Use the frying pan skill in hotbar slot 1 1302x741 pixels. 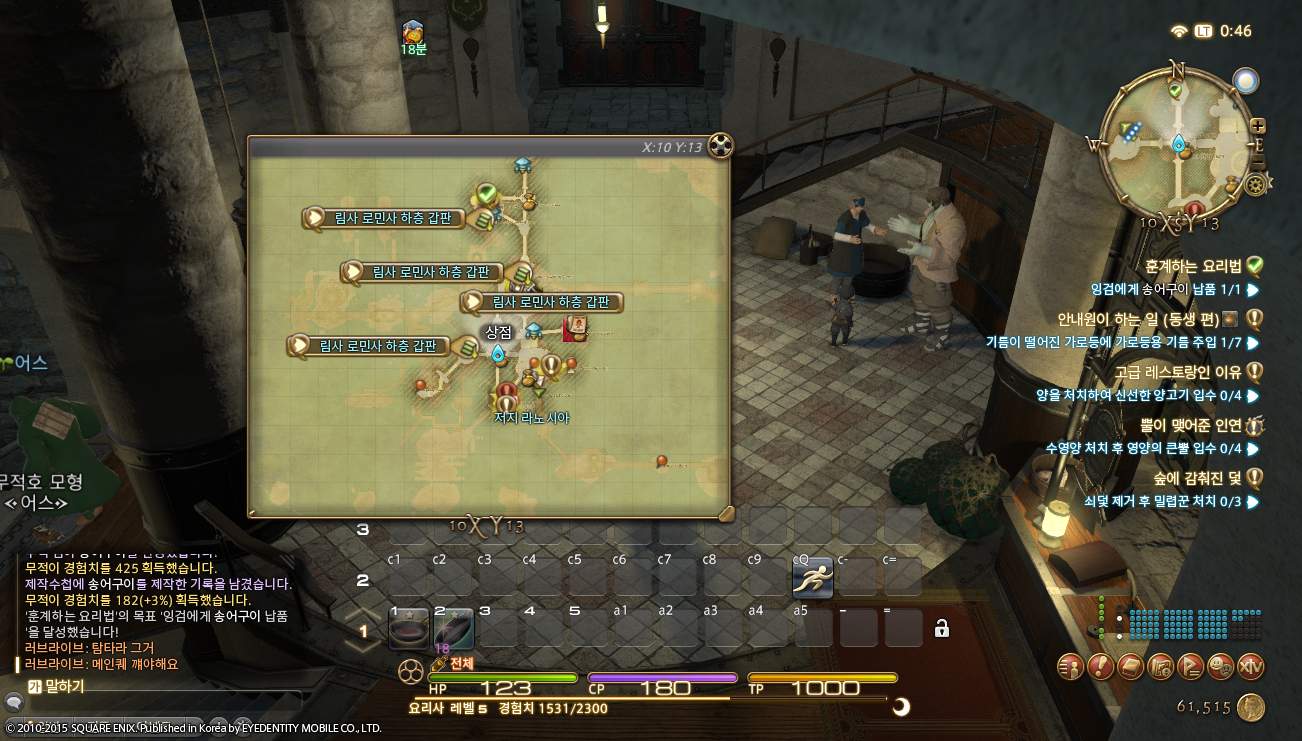click(x=407, y=629)
